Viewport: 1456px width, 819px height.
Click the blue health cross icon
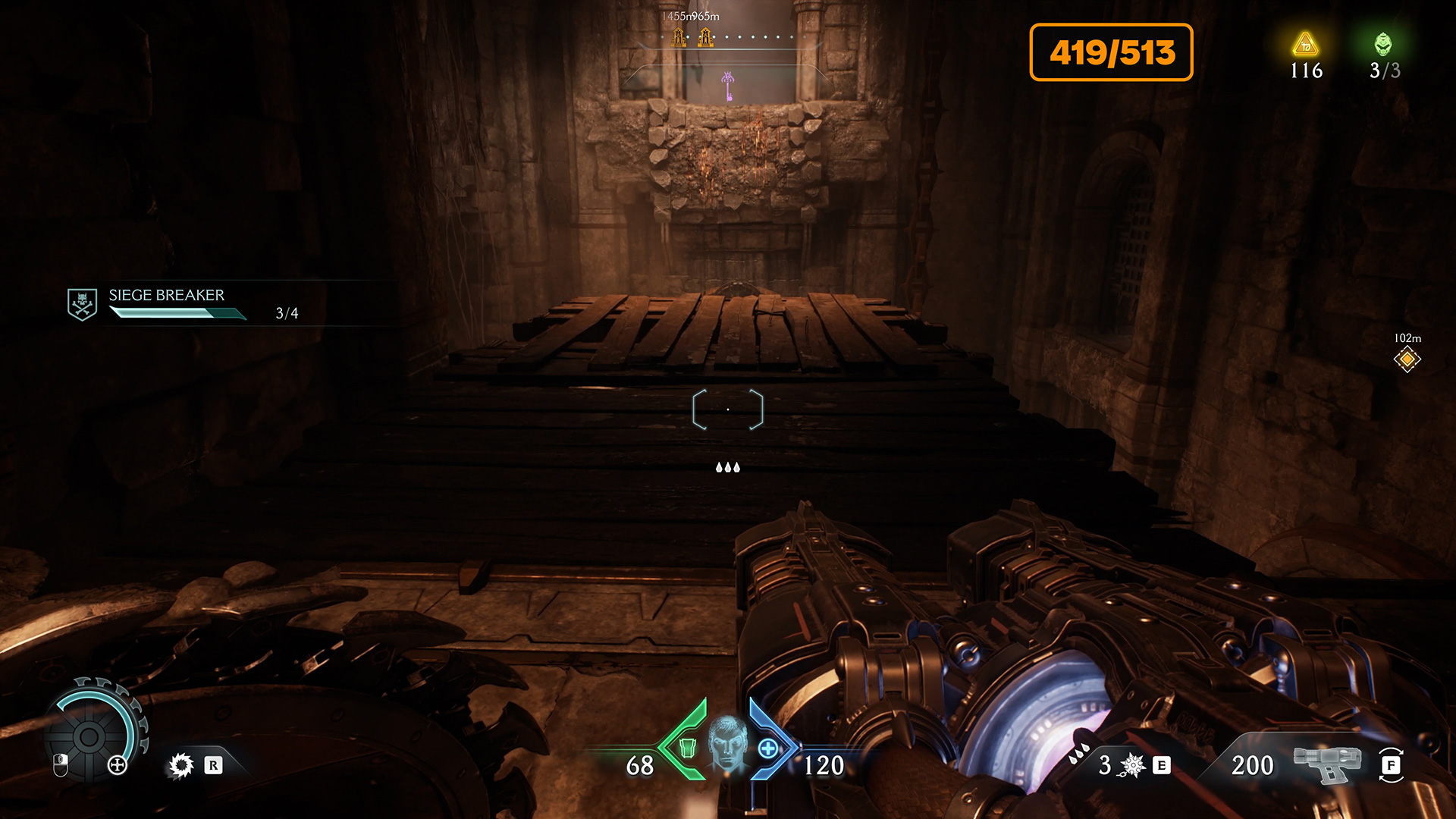coord(768,748)
